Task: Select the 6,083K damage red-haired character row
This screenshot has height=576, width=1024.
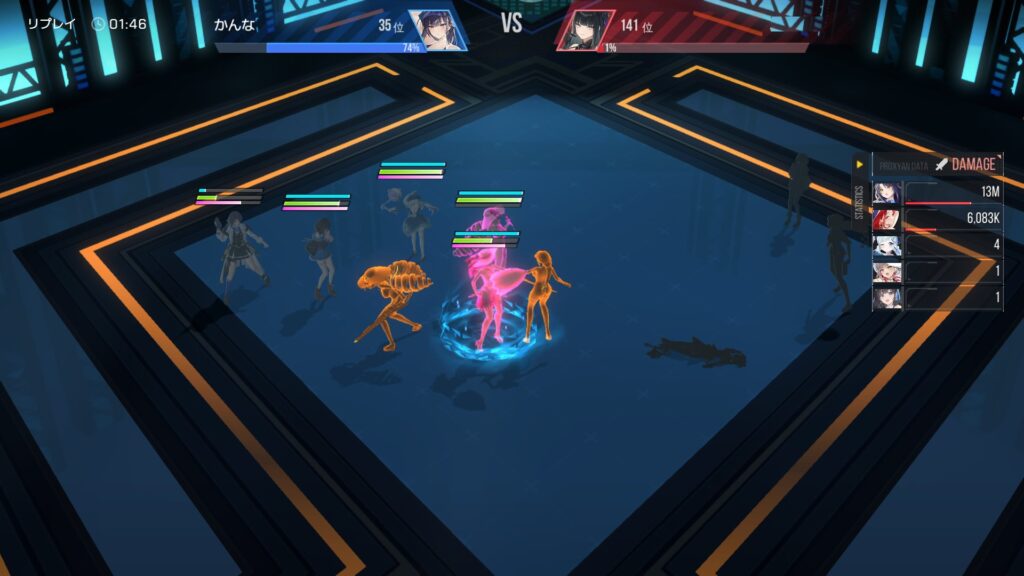Action: point(937,218)
